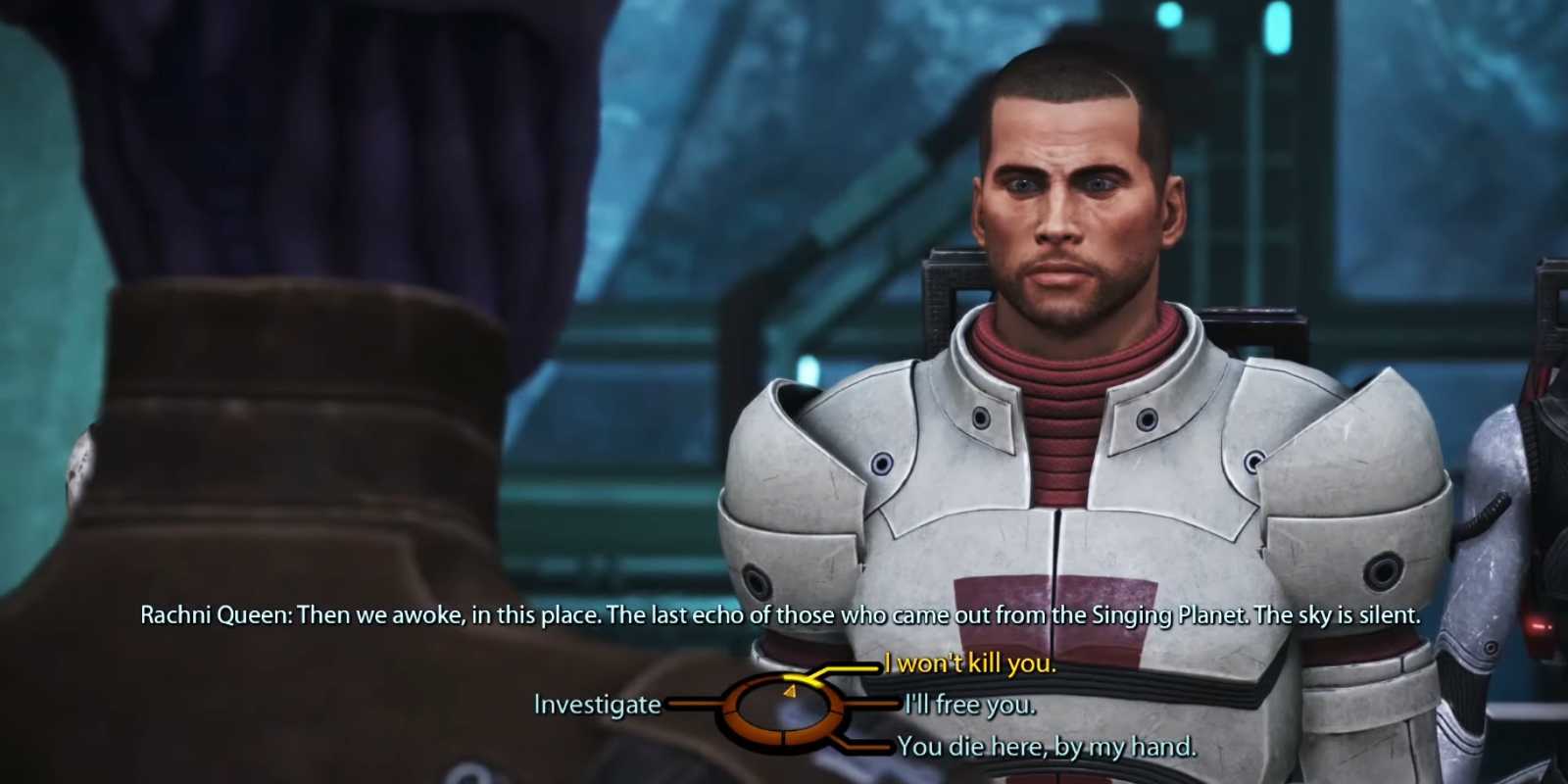Click the yellow selection arrow inside the wheel
Image resolution: width=1568 pixels, height=784 pixels.
coord(789,691)
